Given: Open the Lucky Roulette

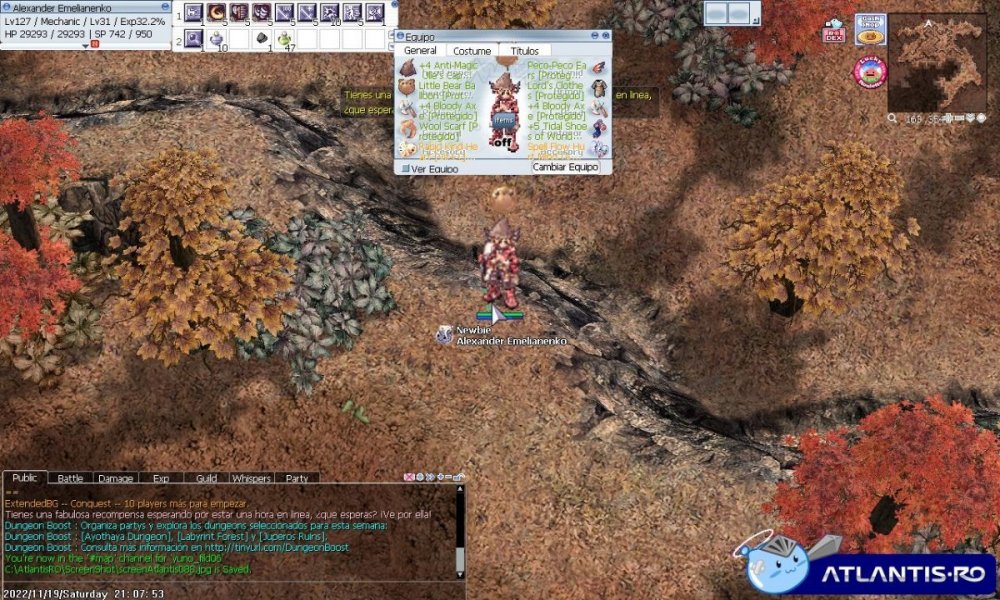Looking at the screenshot, I should tap(871, 71).
